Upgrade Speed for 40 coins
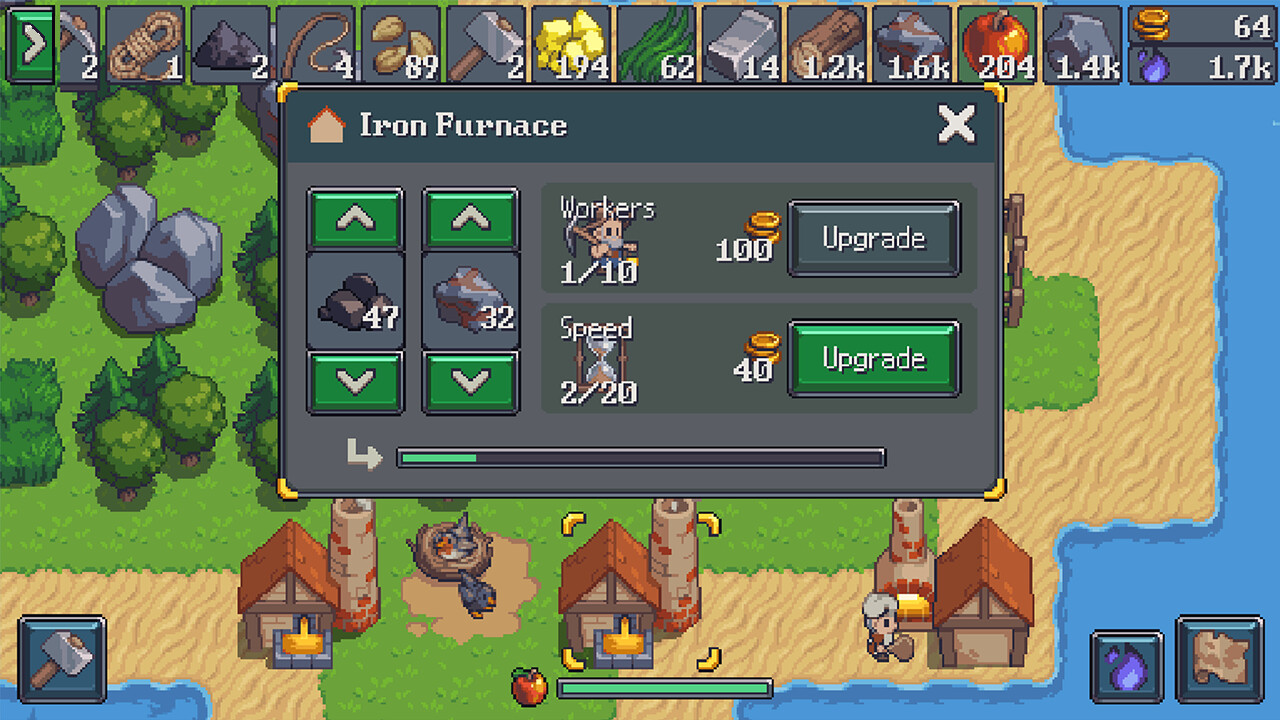Screen dimensions: 1280x720 click(x=874, y=360)
